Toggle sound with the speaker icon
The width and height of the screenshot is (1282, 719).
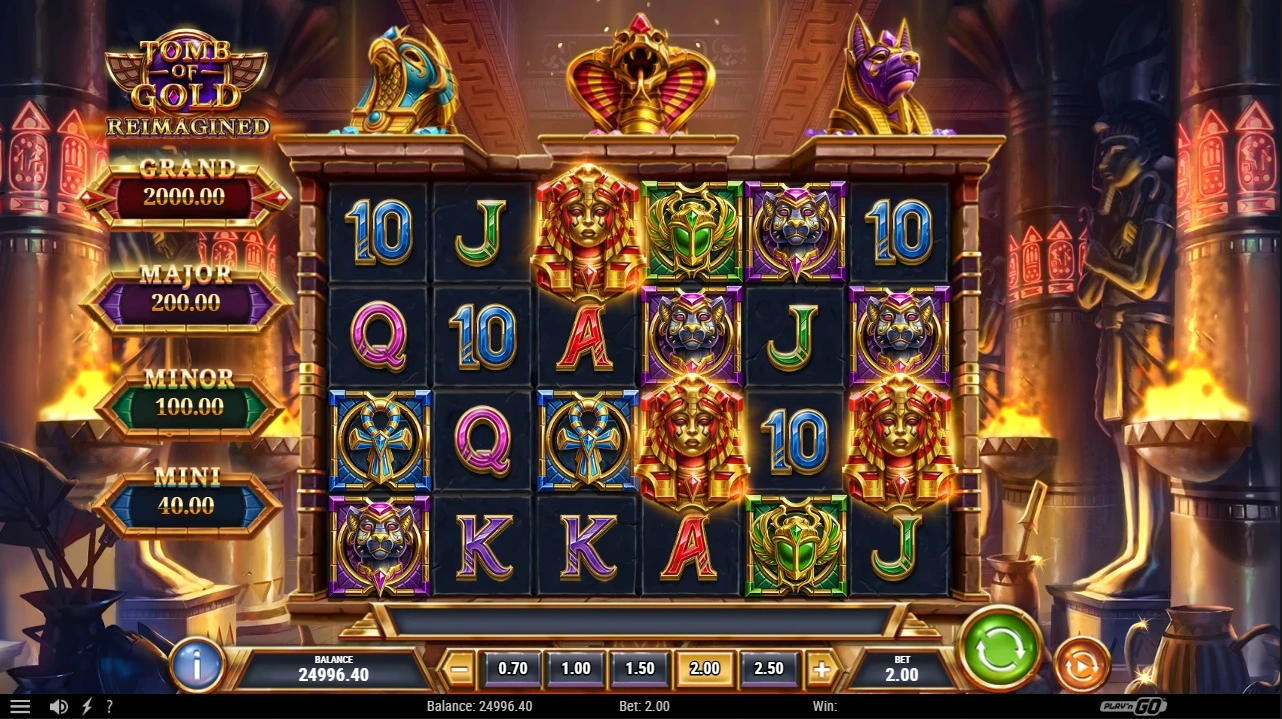click(x=58, y=707)
